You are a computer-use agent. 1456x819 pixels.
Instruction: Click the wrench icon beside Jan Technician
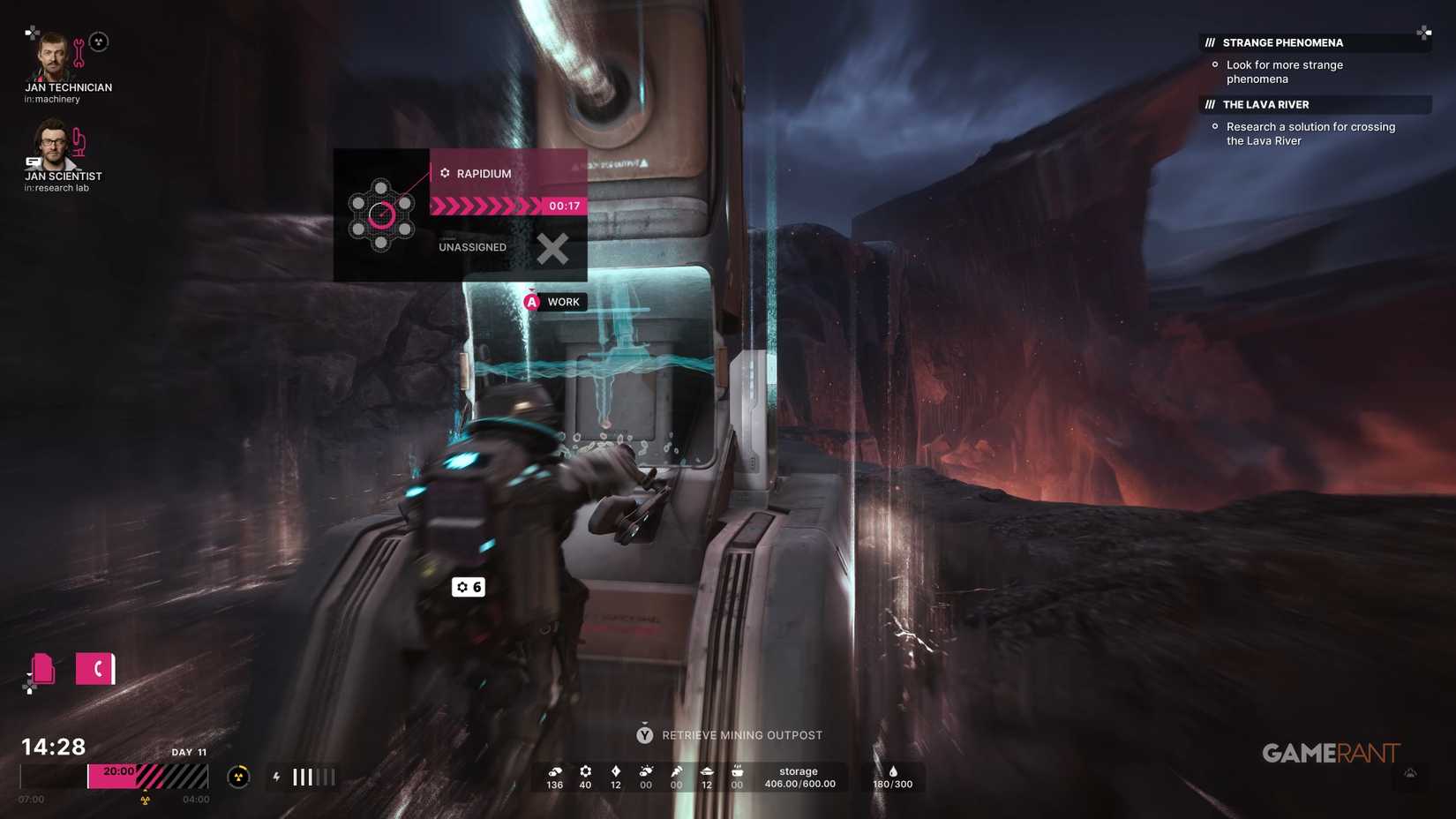tap(80, 49)
